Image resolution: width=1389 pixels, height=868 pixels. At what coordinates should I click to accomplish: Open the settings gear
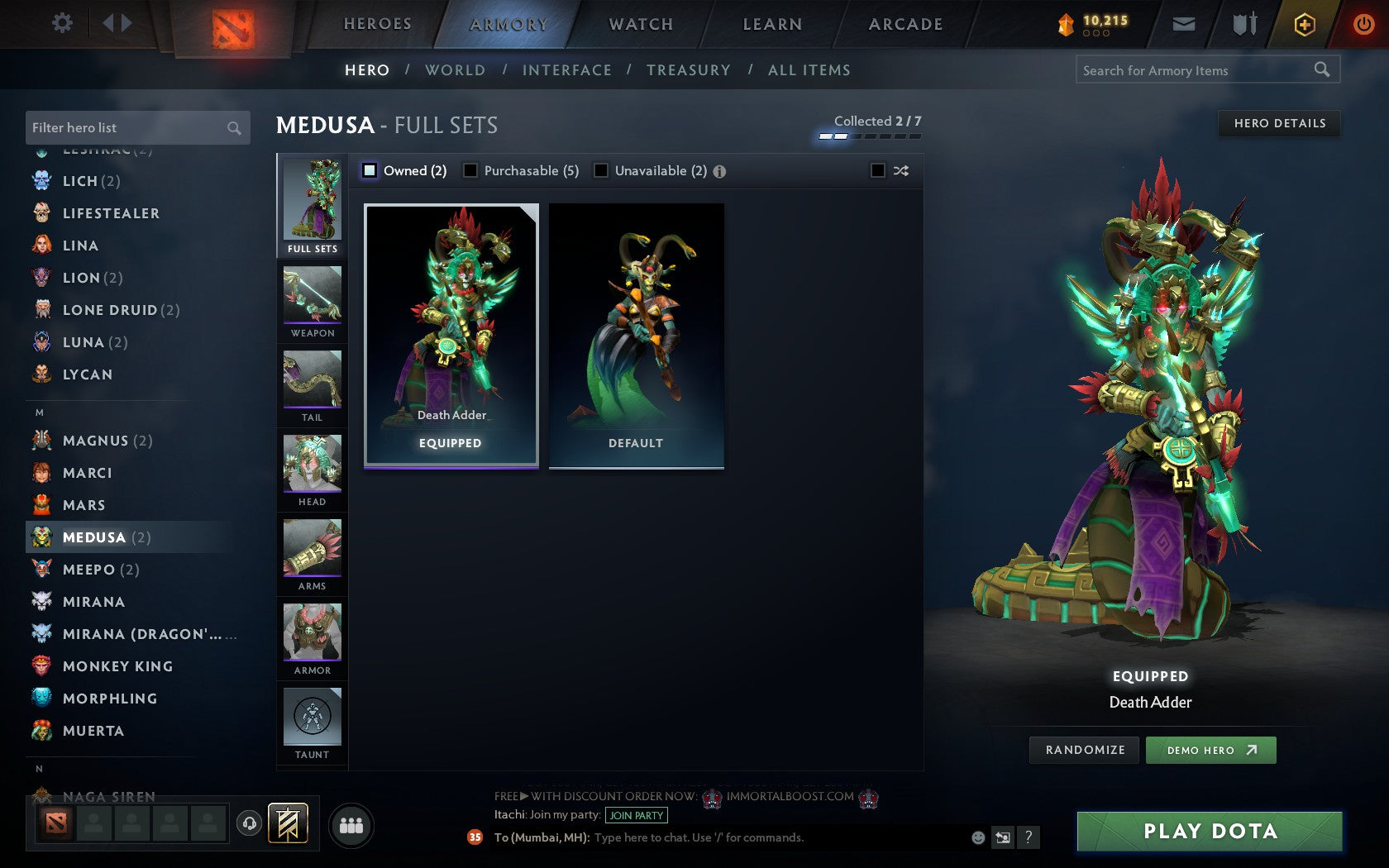click(60, 23)
